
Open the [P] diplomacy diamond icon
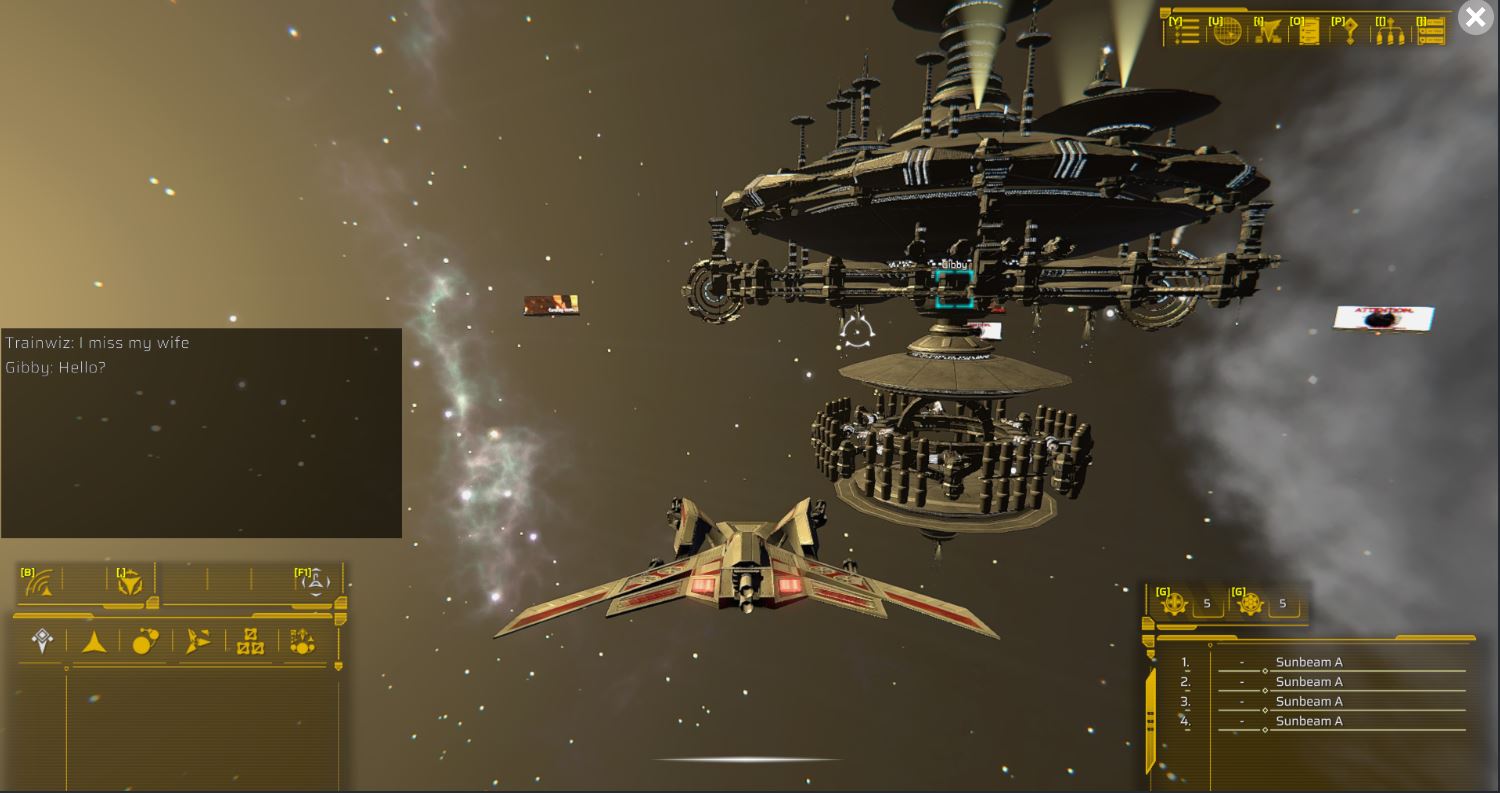1350,32
